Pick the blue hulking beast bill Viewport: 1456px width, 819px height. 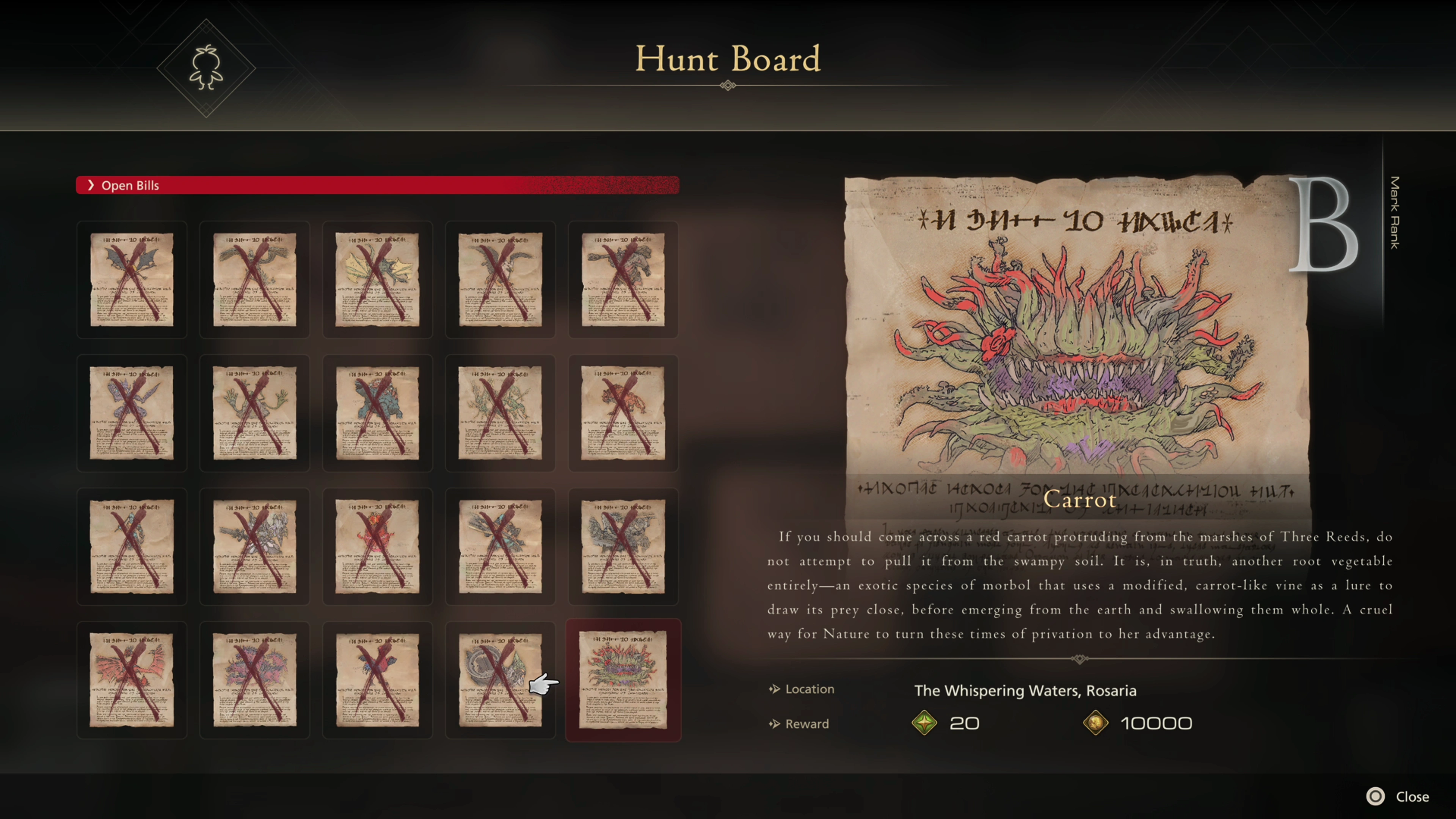[377, 413]
